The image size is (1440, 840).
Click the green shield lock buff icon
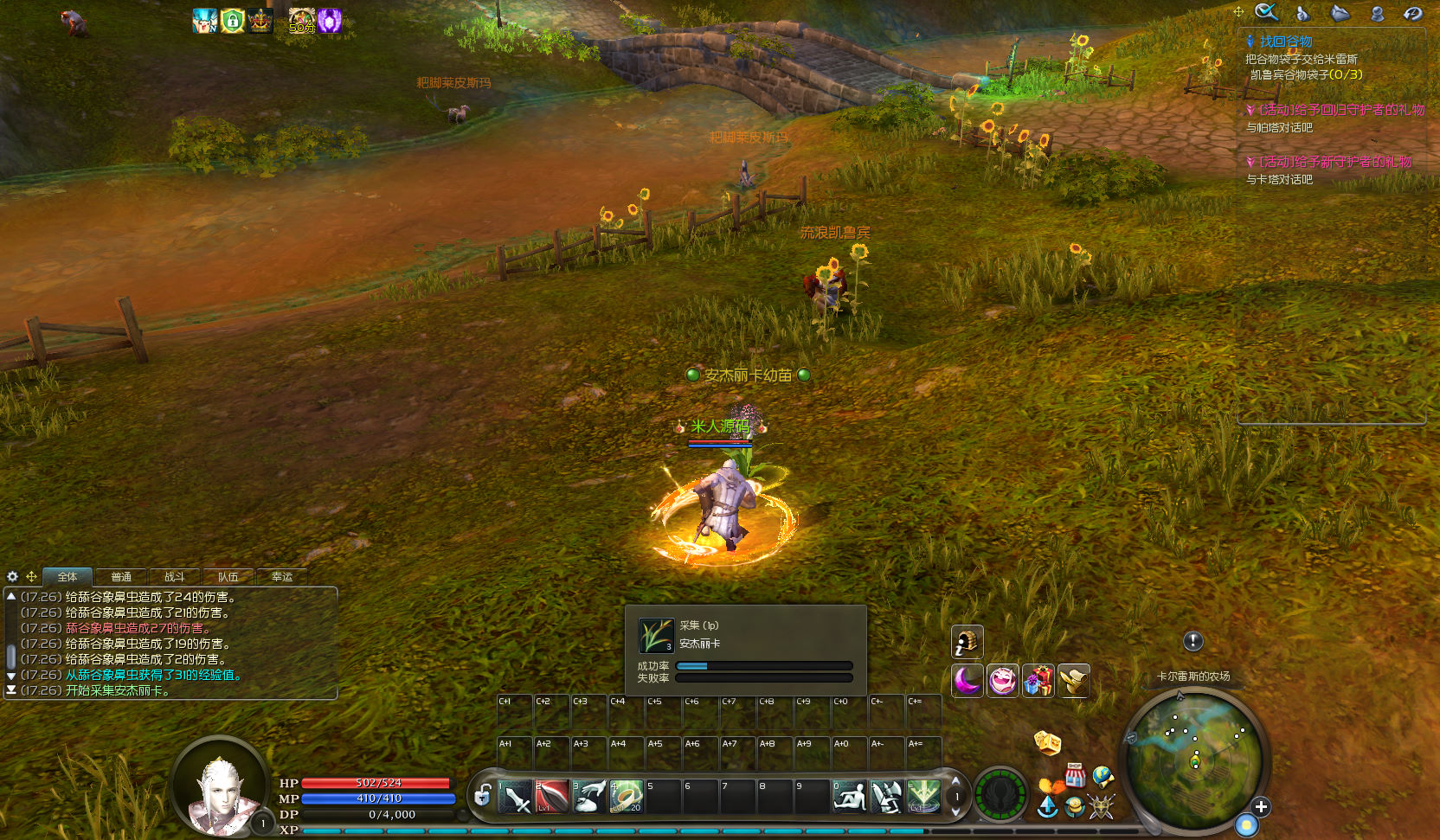pos(232,21)
